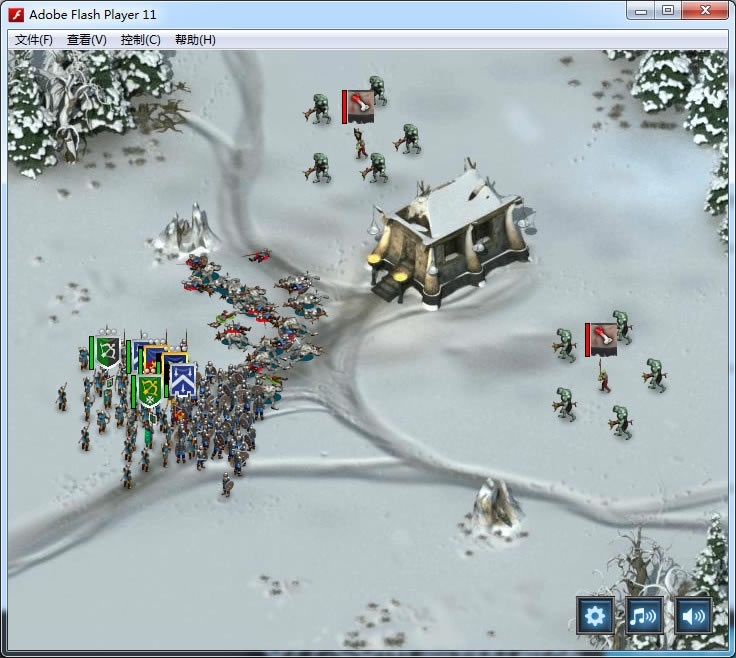Select the blue chevron banner unit
This screenshot has height=658, width=736.
click(x=182, y=379)
